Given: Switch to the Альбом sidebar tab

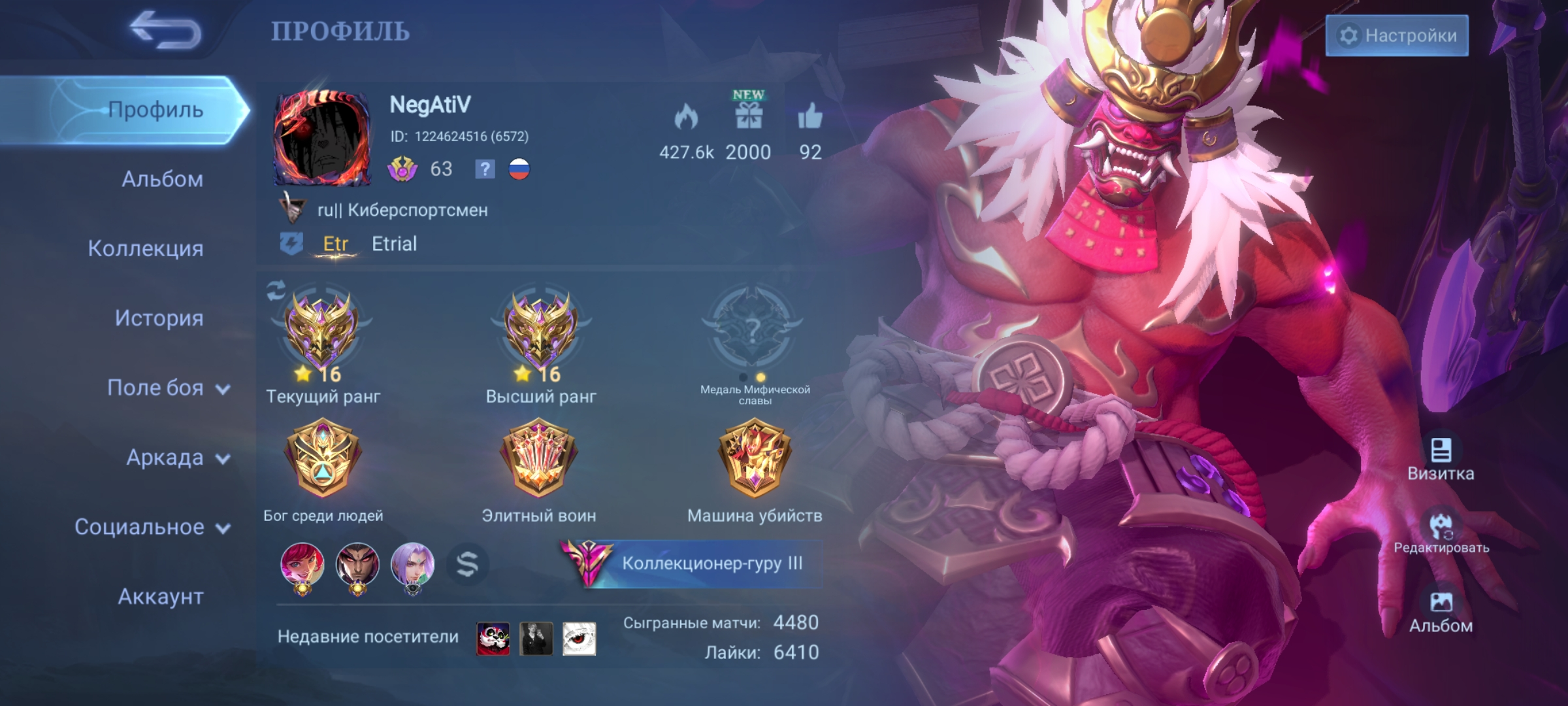Looking at the screenshot, I should [x=162, y=179].
